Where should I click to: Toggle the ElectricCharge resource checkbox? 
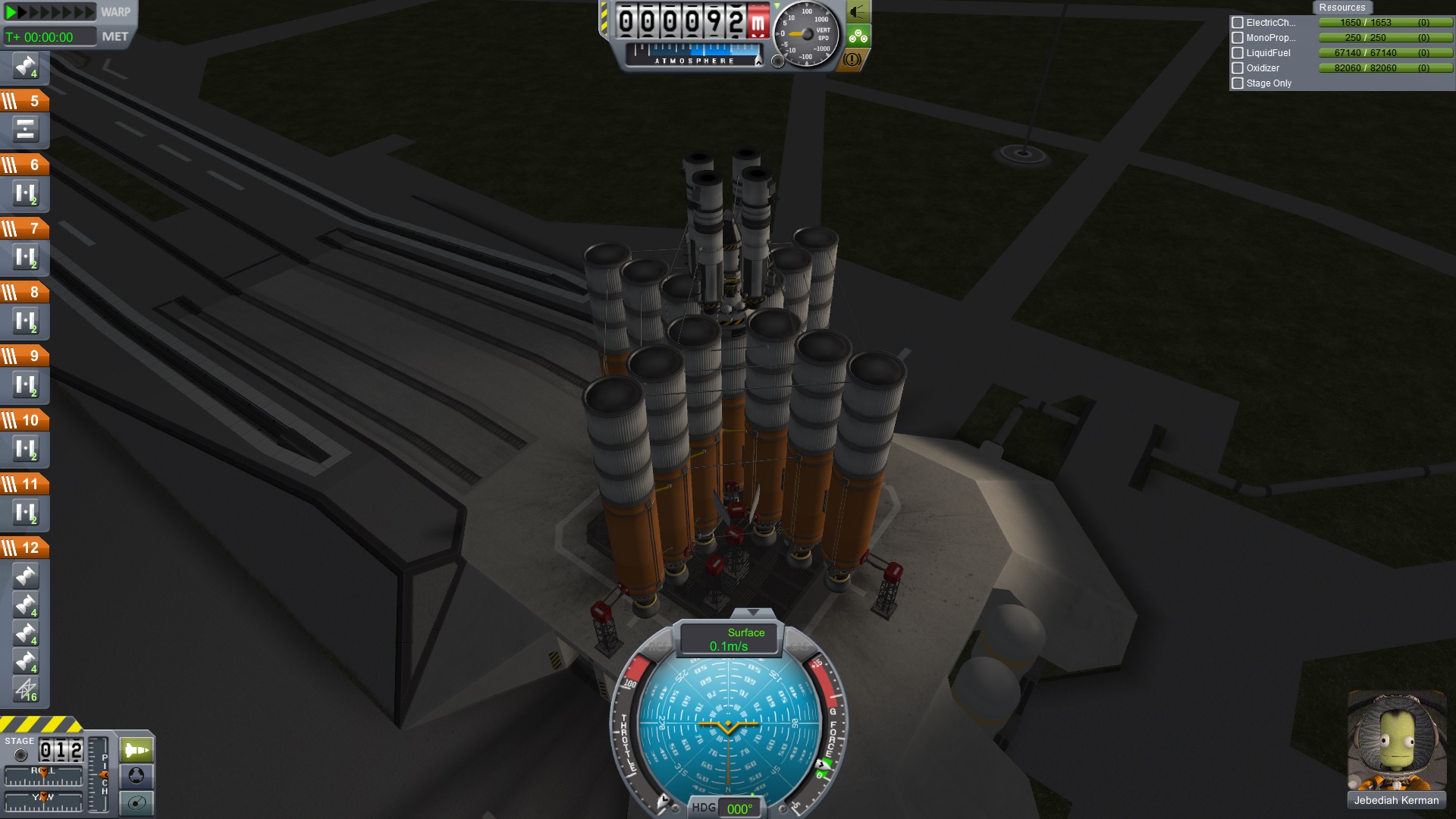tap(1238, 23)
